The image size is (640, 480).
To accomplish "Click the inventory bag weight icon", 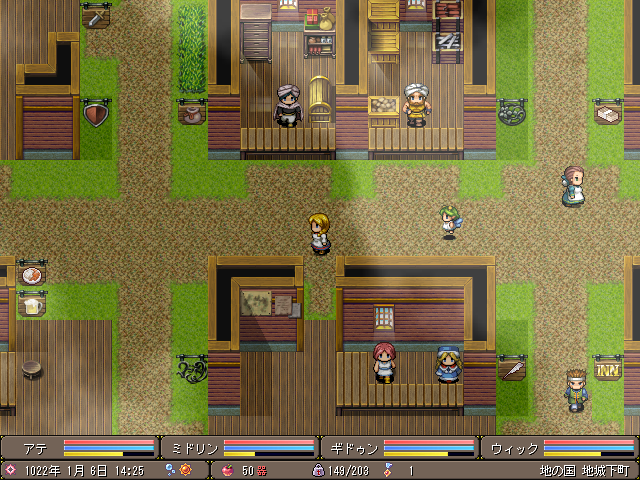I will (318, 469).
